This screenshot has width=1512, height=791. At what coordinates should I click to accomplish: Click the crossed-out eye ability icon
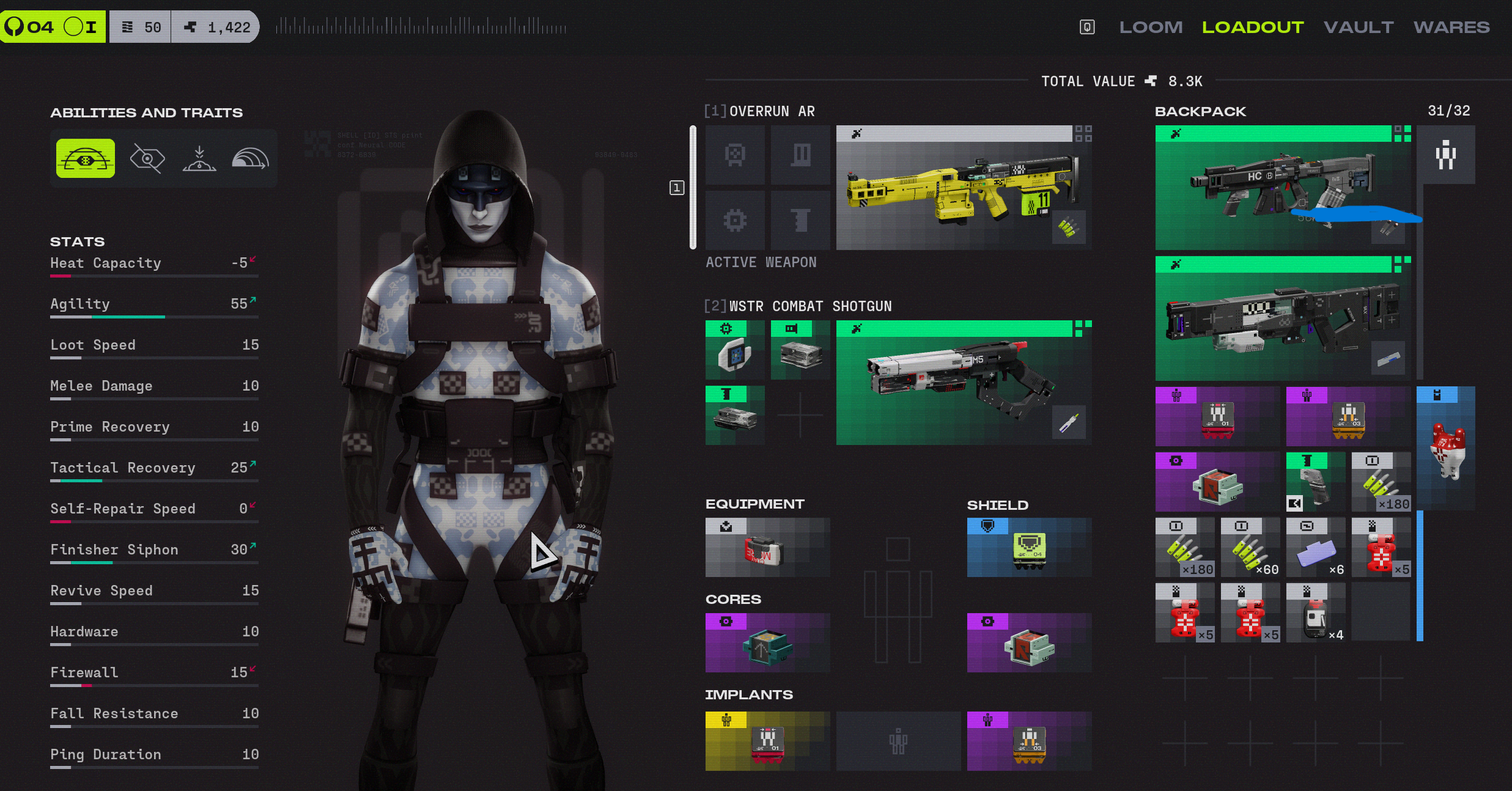[147, 159]
